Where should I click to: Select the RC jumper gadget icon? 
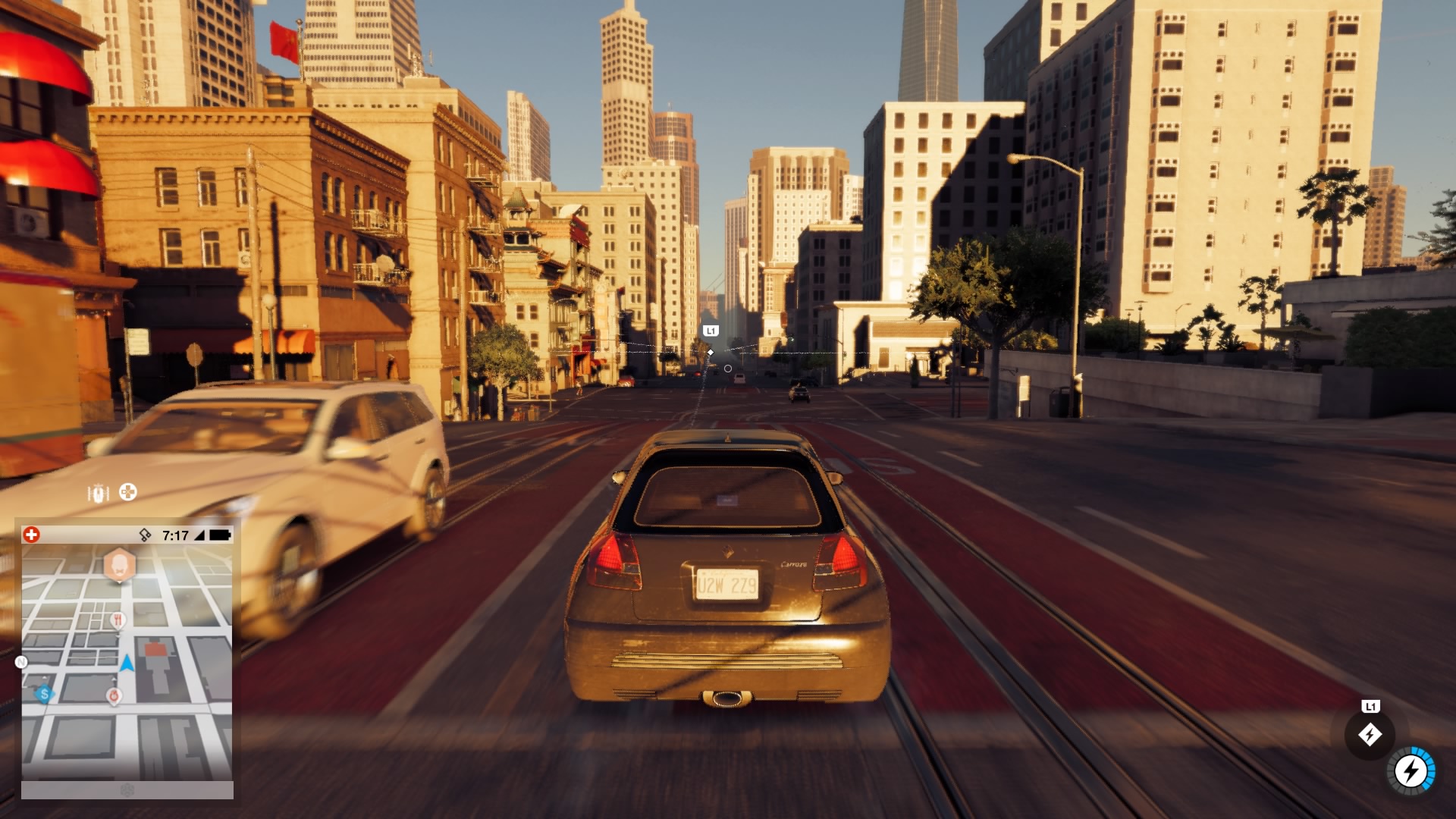click(99, 494)
